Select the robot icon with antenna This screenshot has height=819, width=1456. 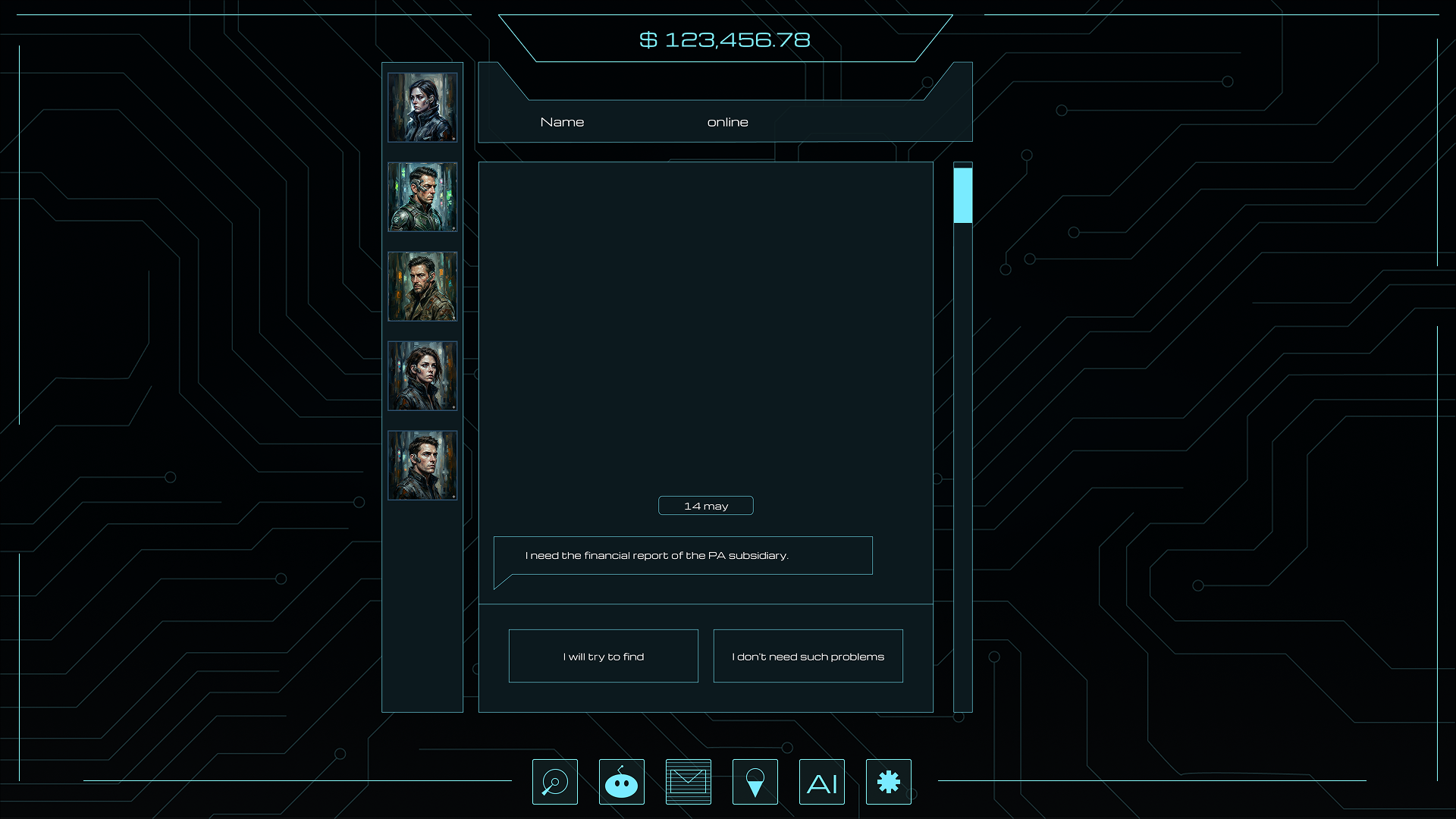click(x=621, y=781)
